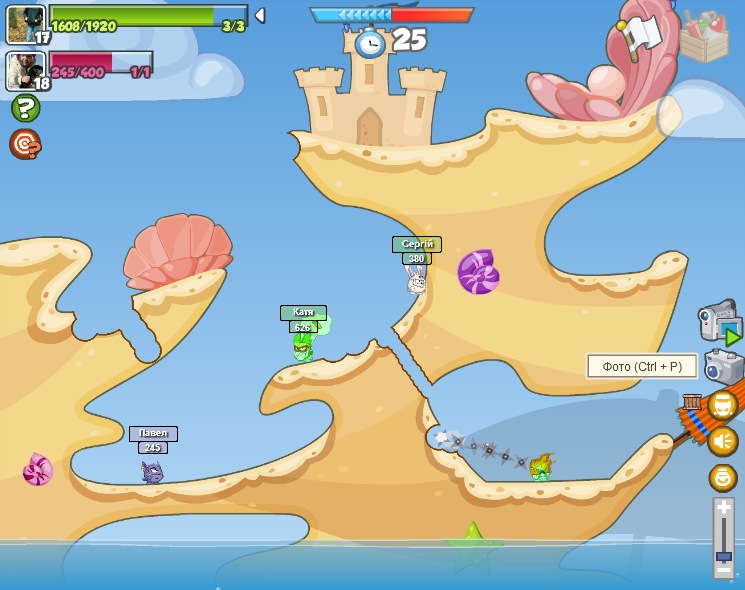Click the orange target hint icon
745x590 pixels.
[x=25, y=144]
